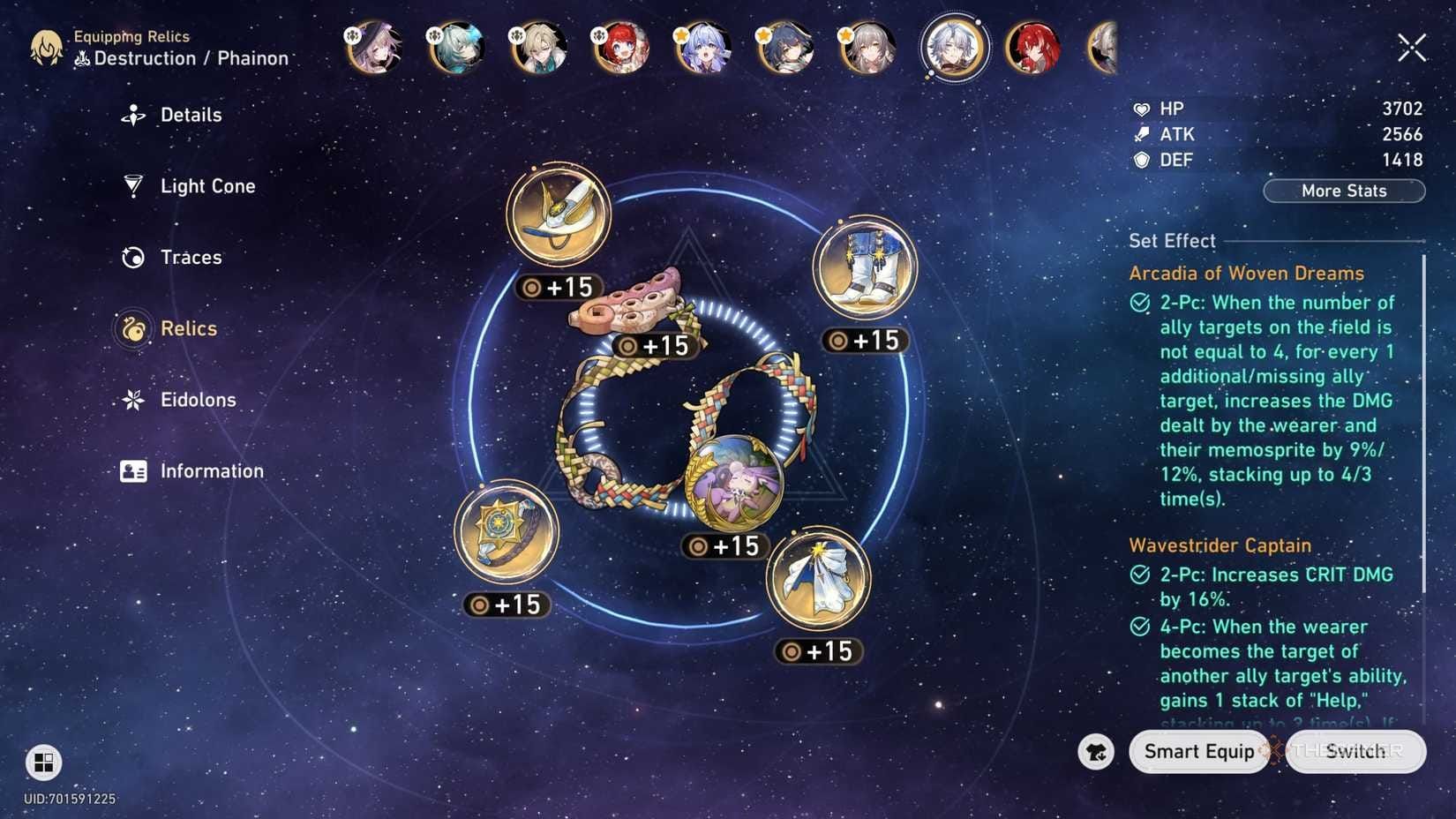Expand More Stats
The width and height of the screenshot is (1456, 819).
pos(1343,191)
